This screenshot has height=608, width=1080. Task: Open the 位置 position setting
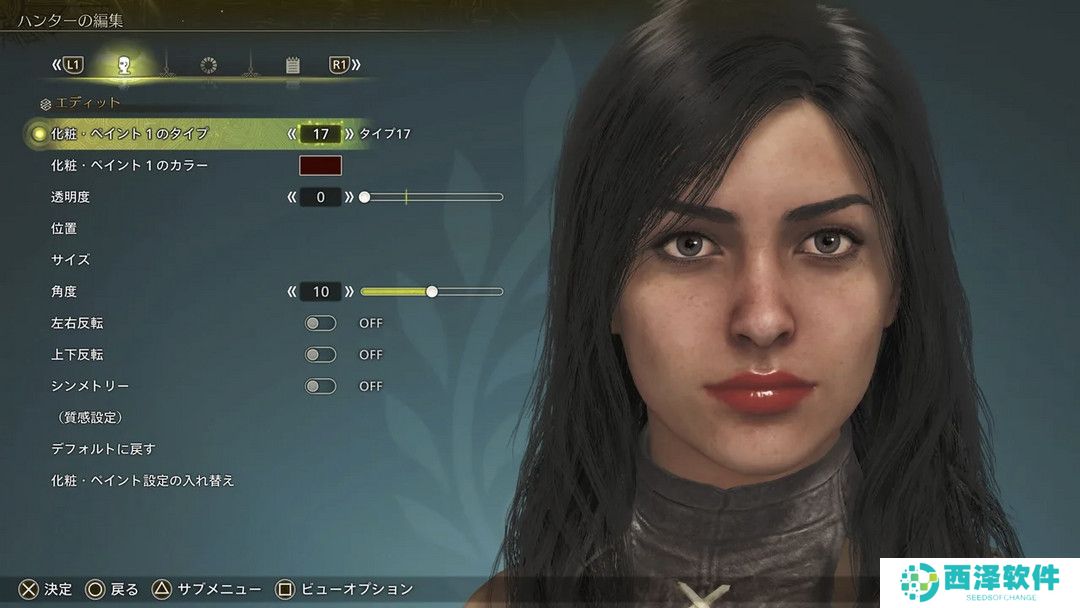pos(64,228)
